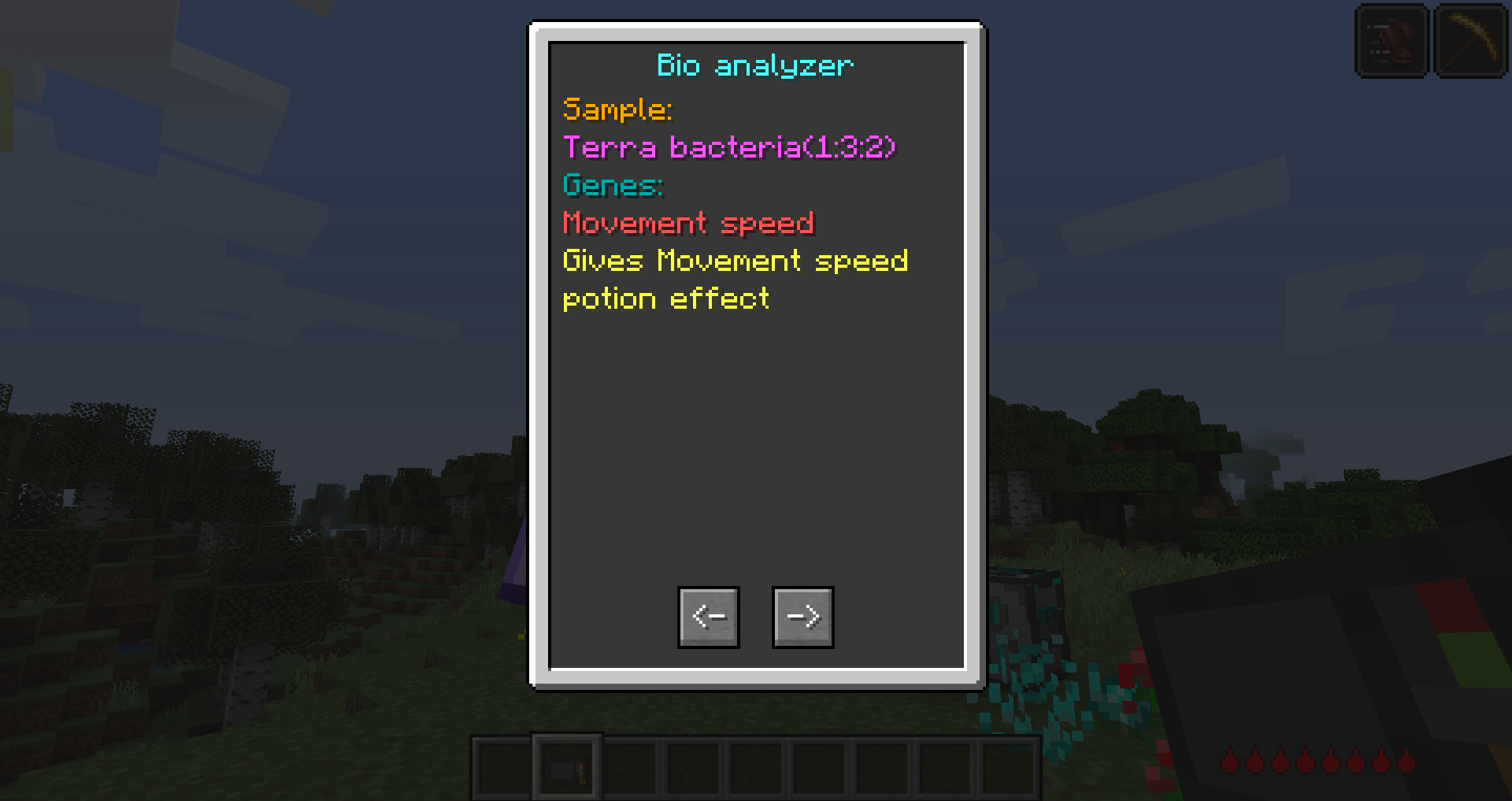Toggle the next-page arrow in the analyzer
The height and width of the screenshot is (801, 1512).
tap(802, 617)
